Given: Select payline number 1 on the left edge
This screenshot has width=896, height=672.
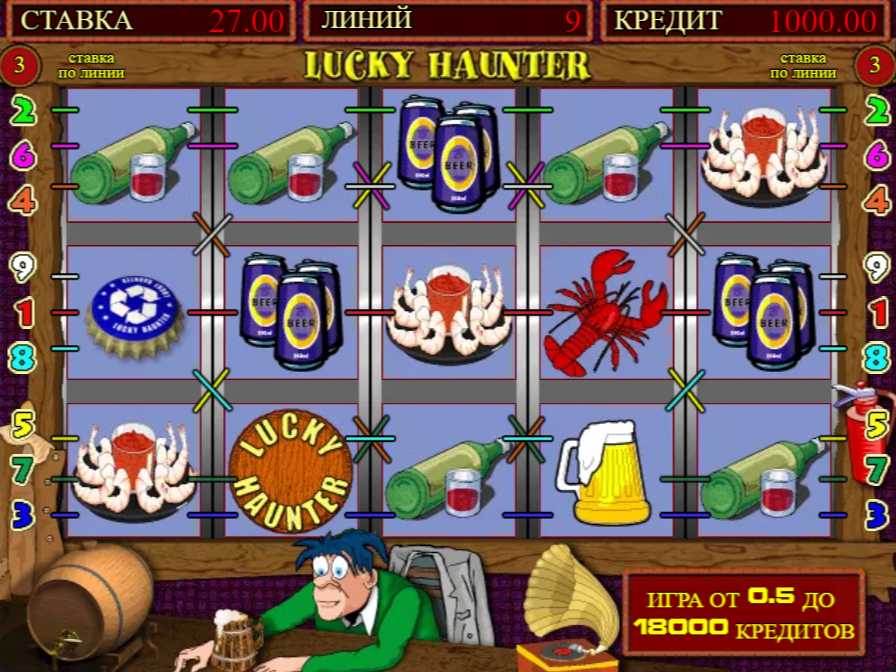Looking at the screenshot, I should point(22,313).
